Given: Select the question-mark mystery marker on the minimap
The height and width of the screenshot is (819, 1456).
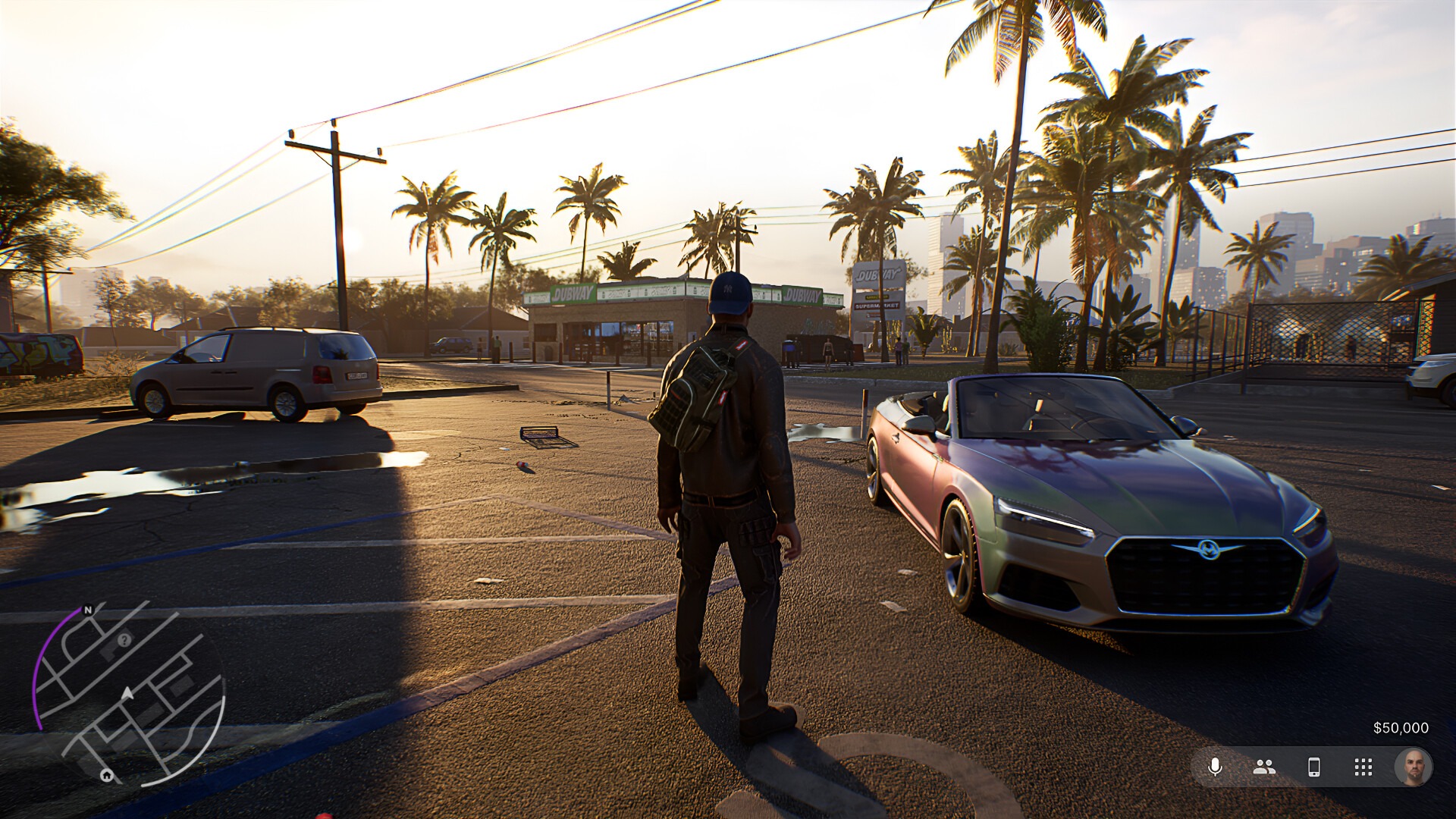Looking at the screenshot, I should (124, 641).
